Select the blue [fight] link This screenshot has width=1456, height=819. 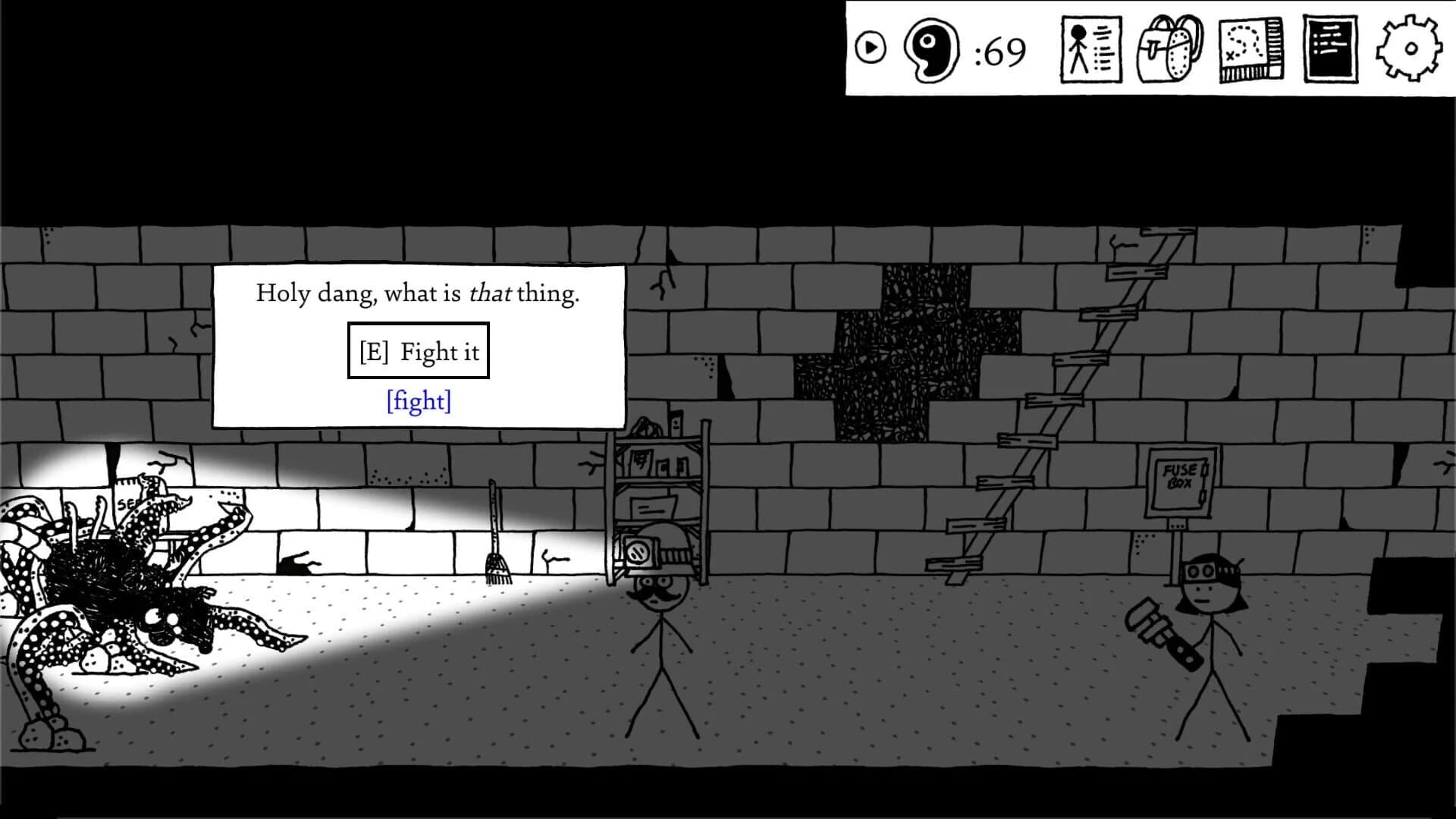[x=419, y=400]
